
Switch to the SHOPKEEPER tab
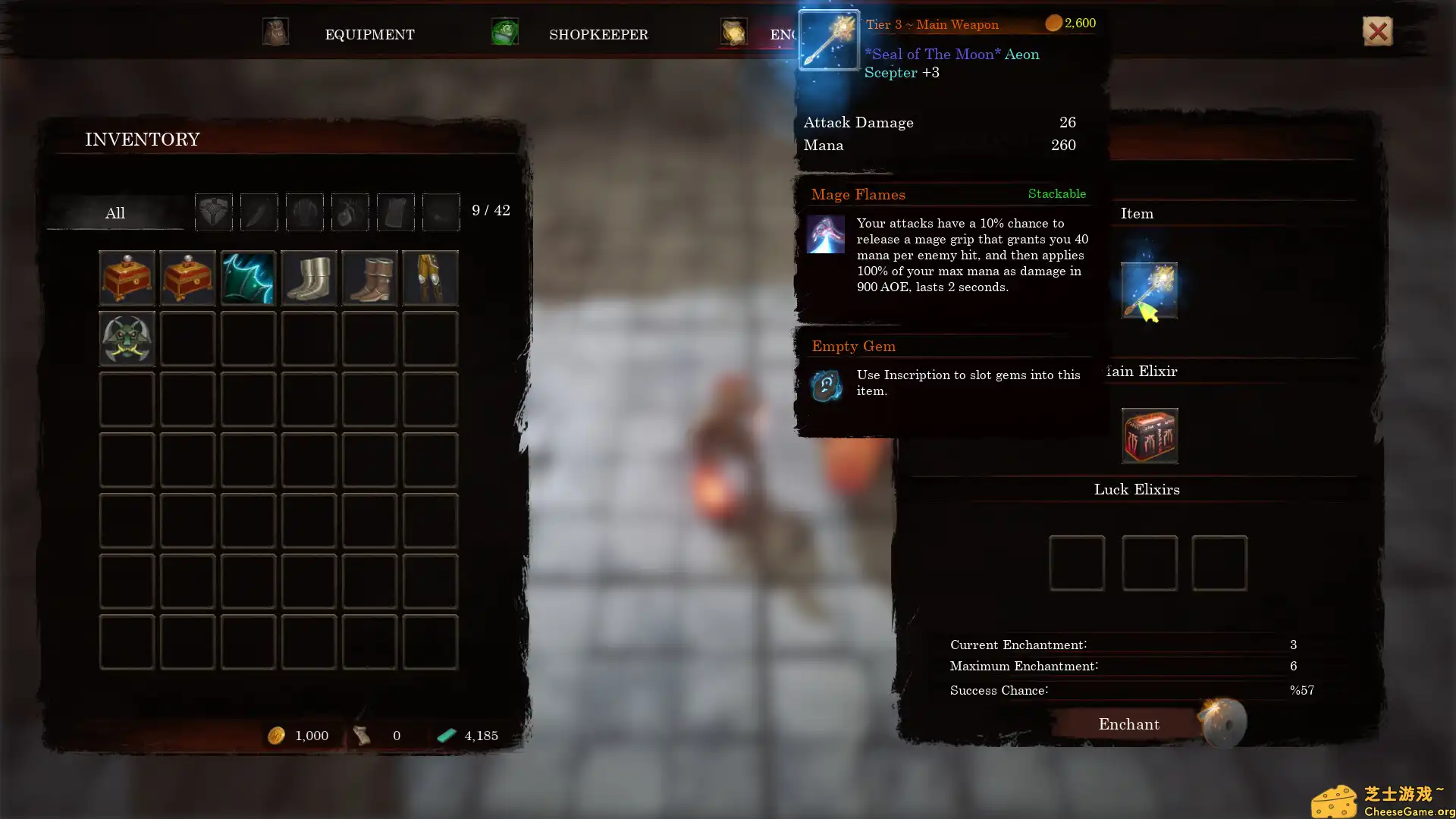coord(599,34)
